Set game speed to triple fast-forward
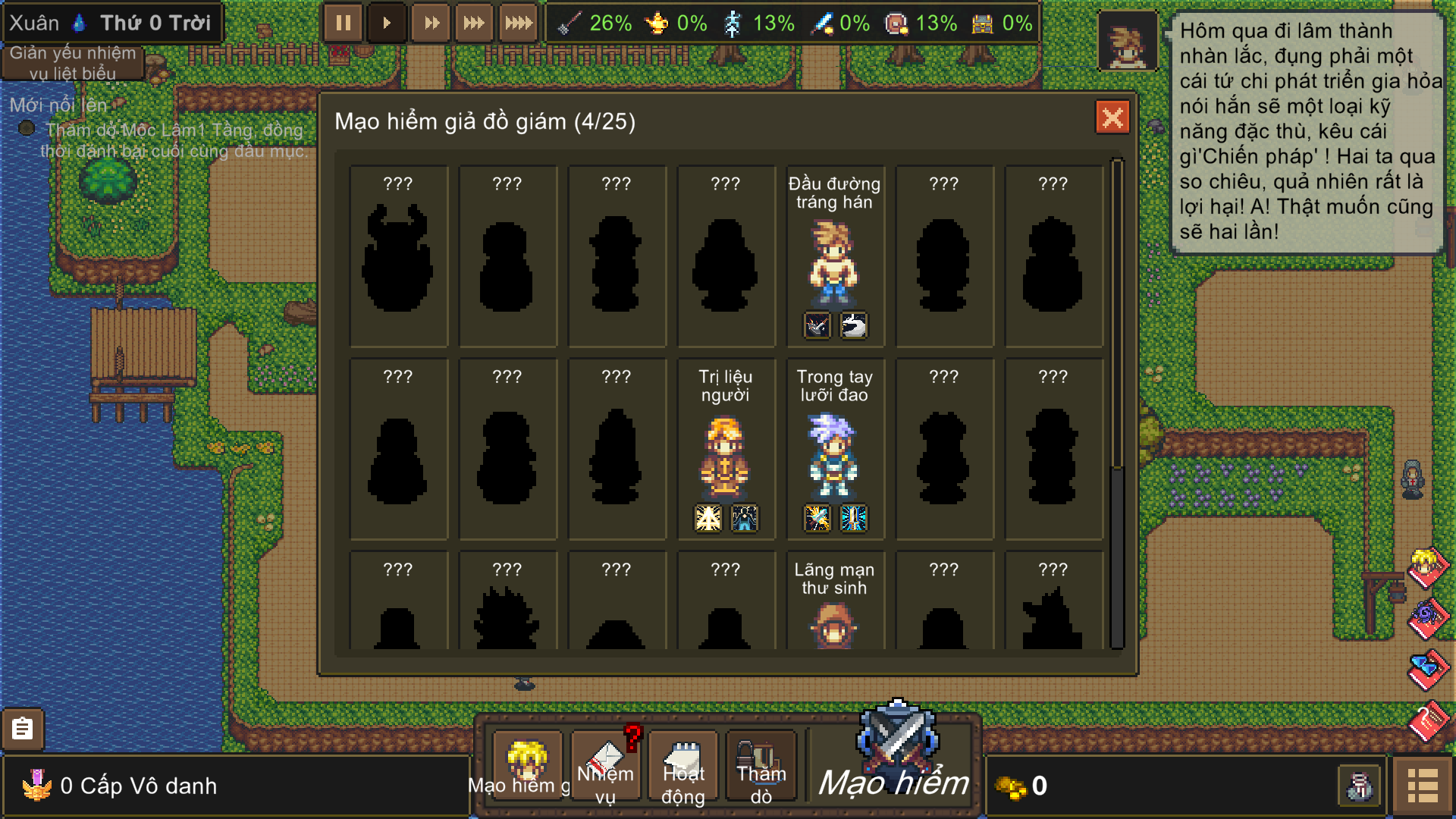 pyautogui.click(x=475, y=23)
